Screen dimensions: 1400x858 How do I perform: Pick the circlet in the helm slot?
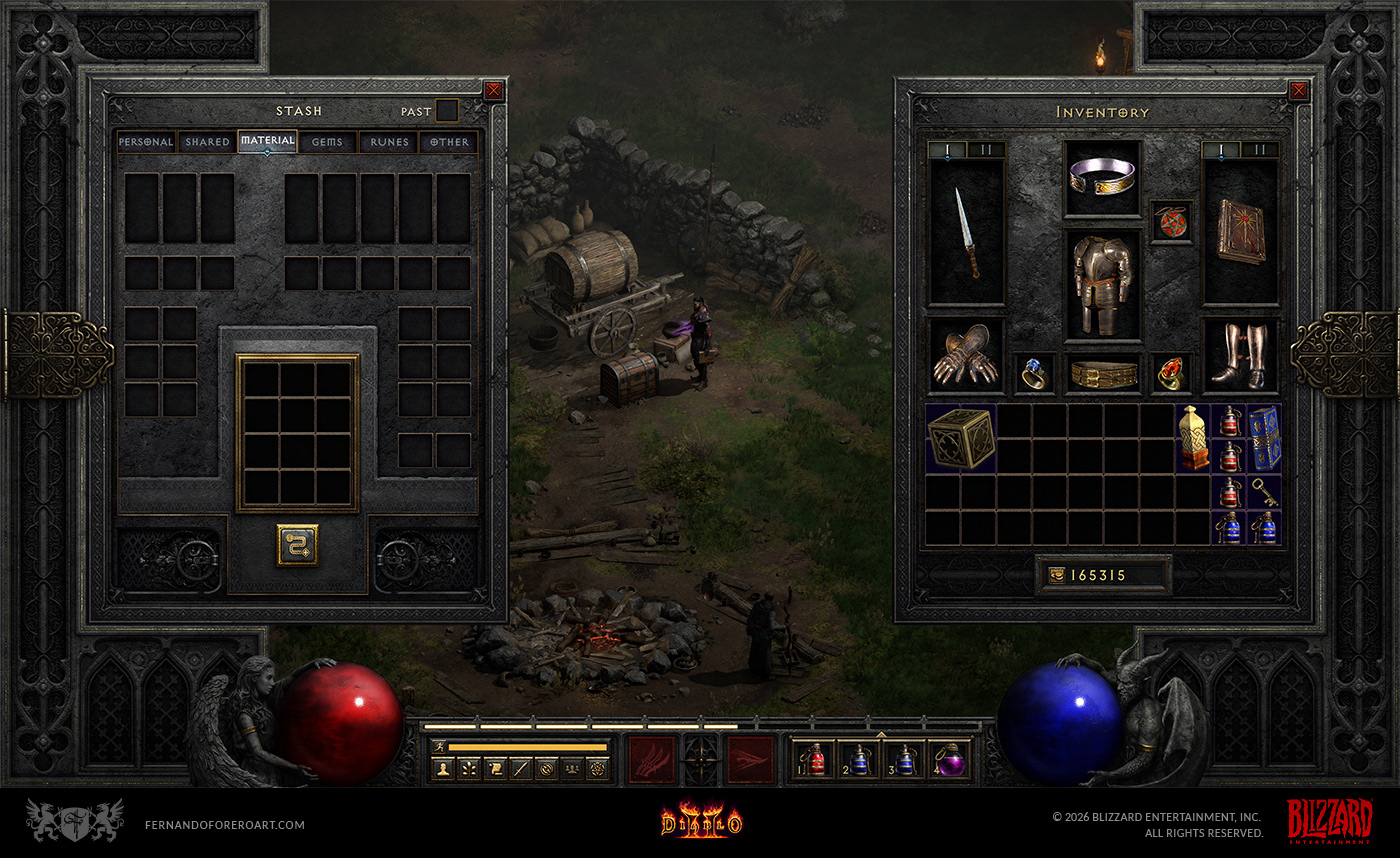1102,178
